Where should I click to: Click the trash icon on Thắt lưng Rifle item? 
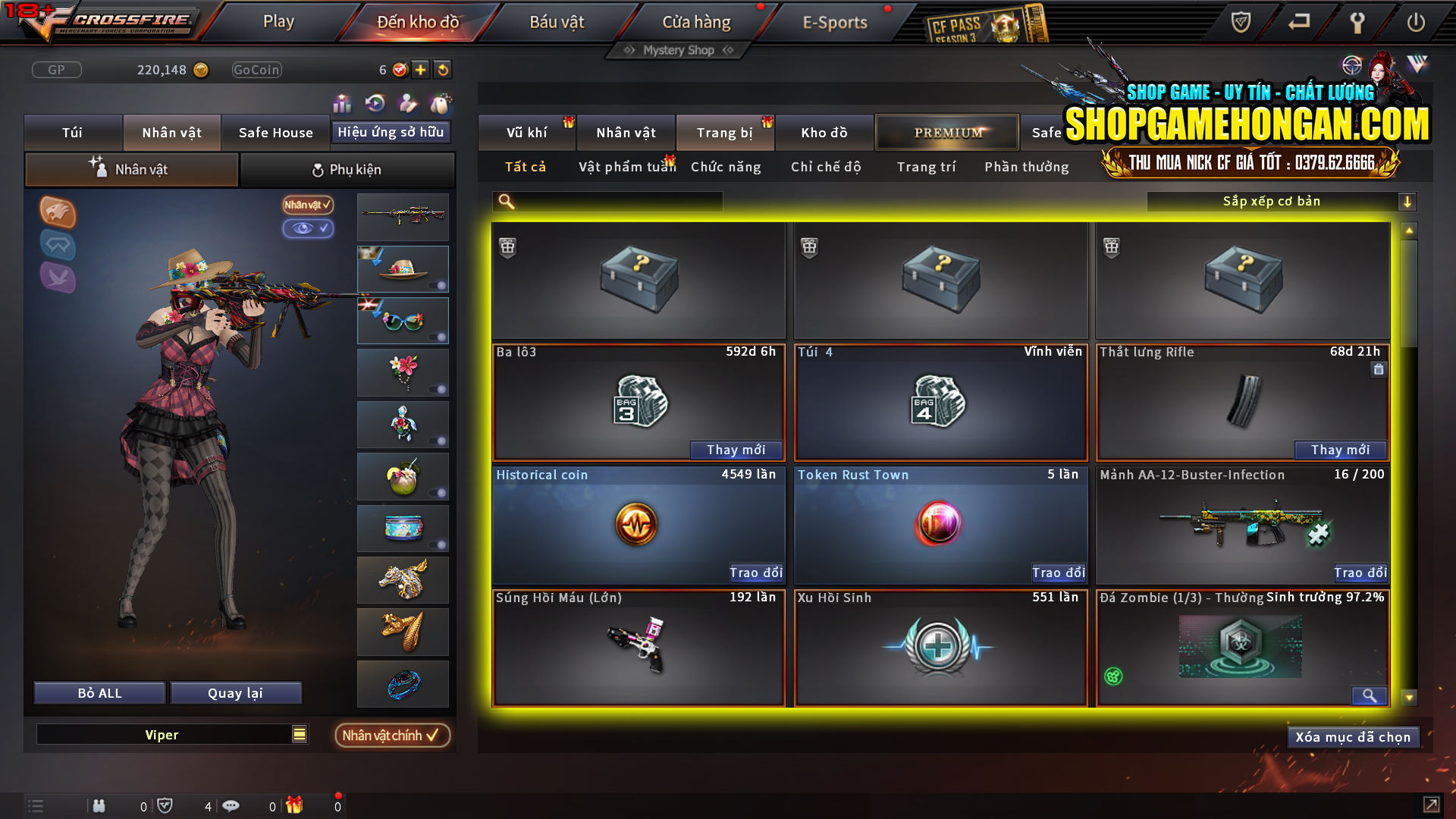click(1378, 369)
